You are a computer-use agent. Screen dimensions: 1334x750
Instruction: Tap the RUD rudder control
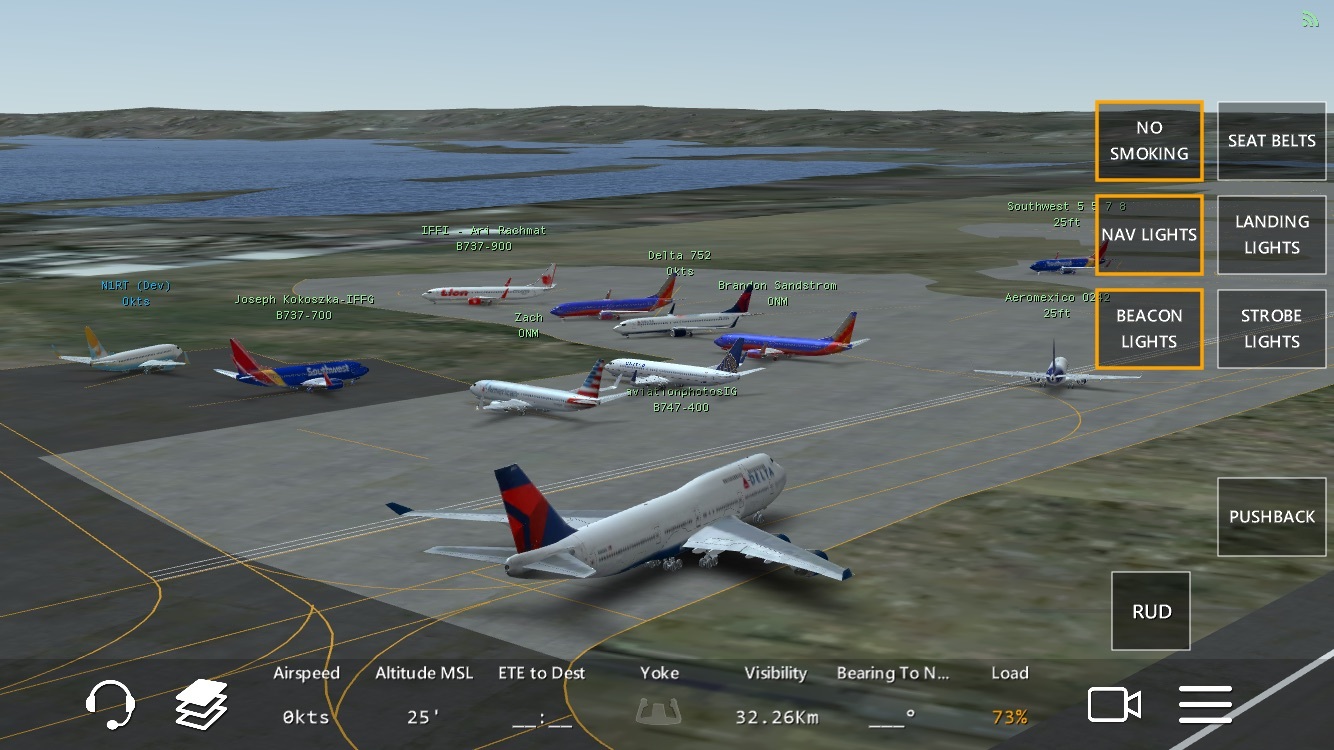point(1151,611)
